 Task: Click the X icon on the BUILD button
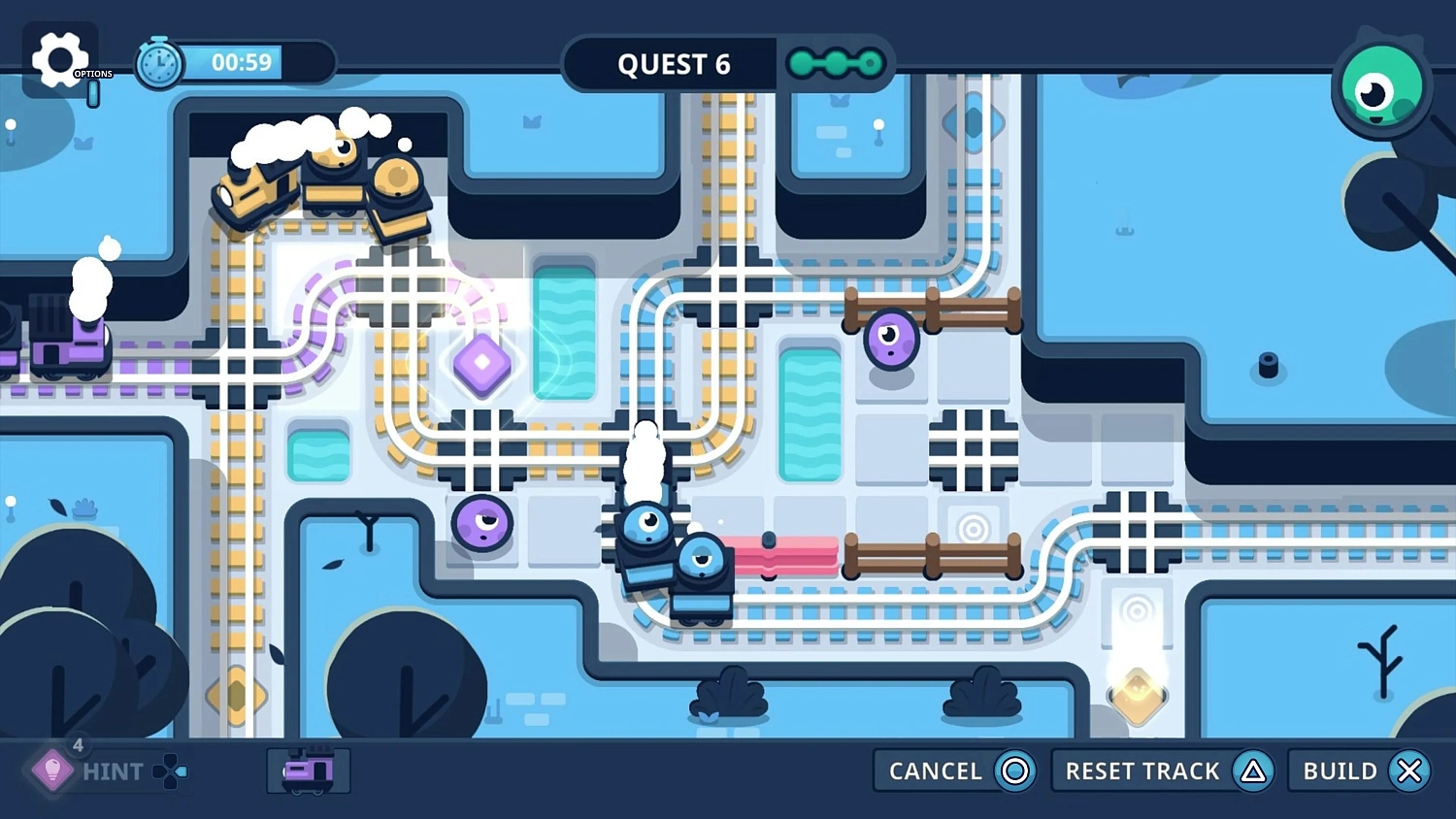coord(1409,770)
